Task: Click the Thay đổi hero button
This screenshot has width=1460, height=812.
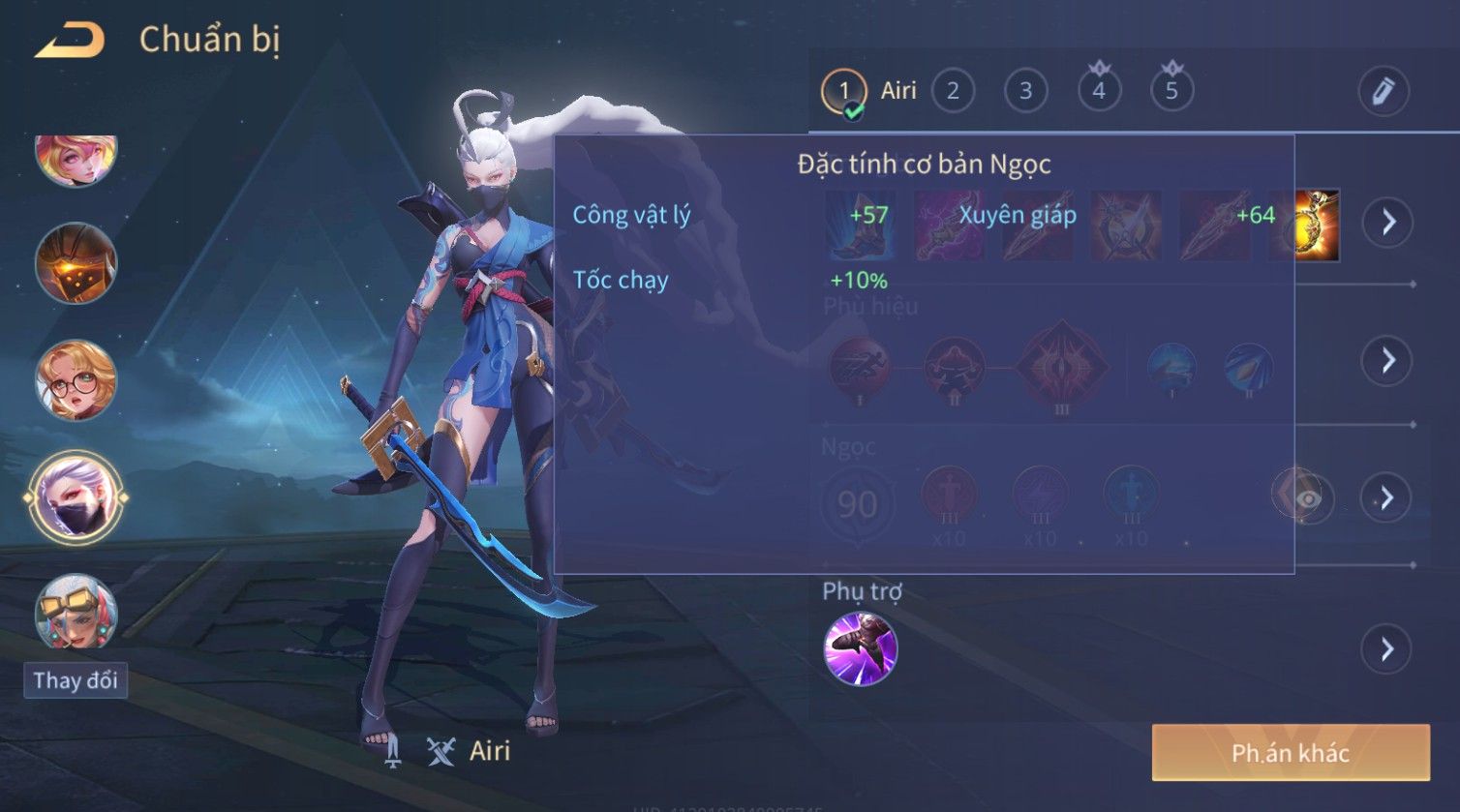Action: [x=76, y=680]
